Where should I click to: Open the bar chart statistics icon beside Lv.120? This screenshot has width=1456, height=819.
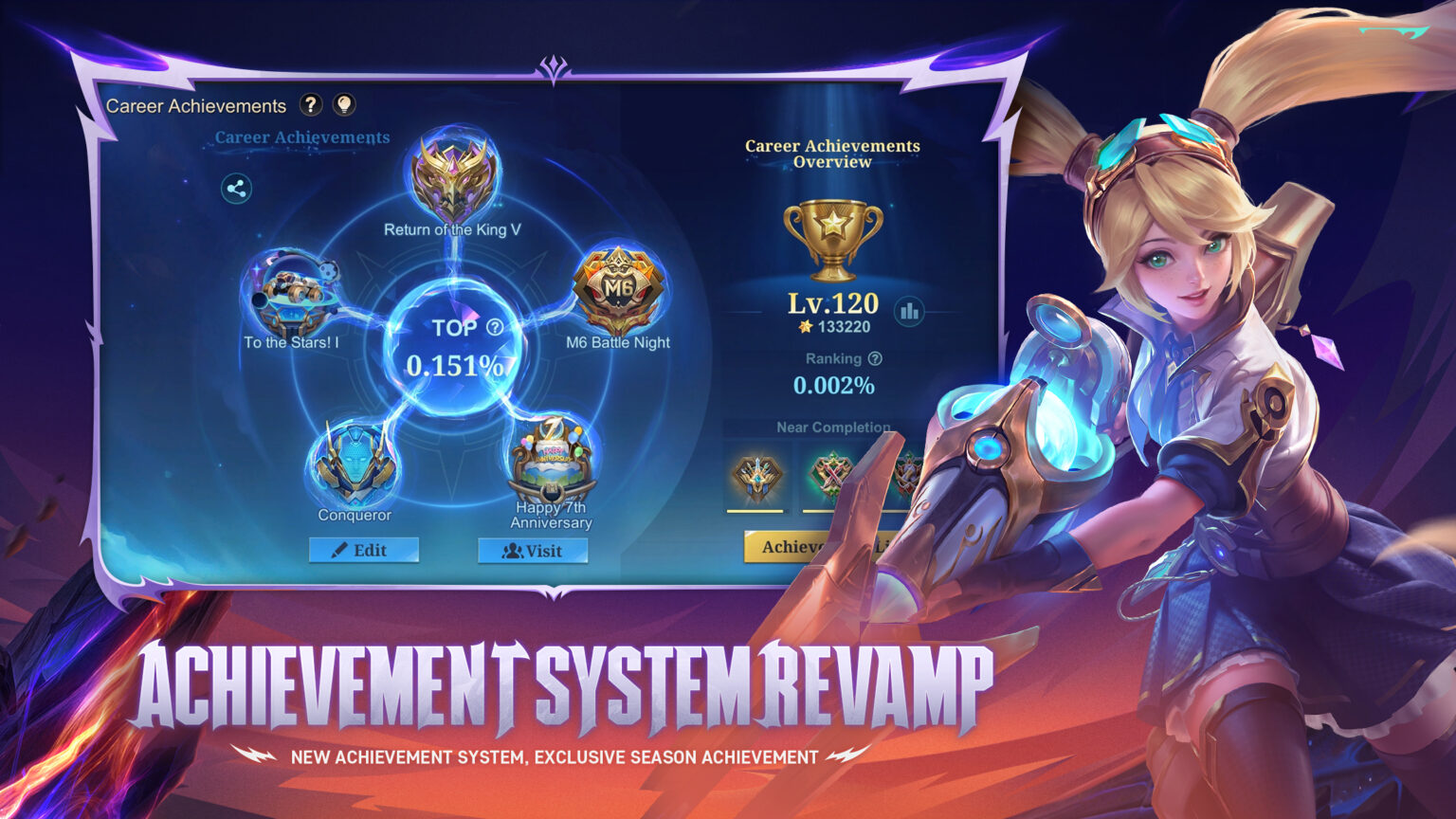pos(909,308)
